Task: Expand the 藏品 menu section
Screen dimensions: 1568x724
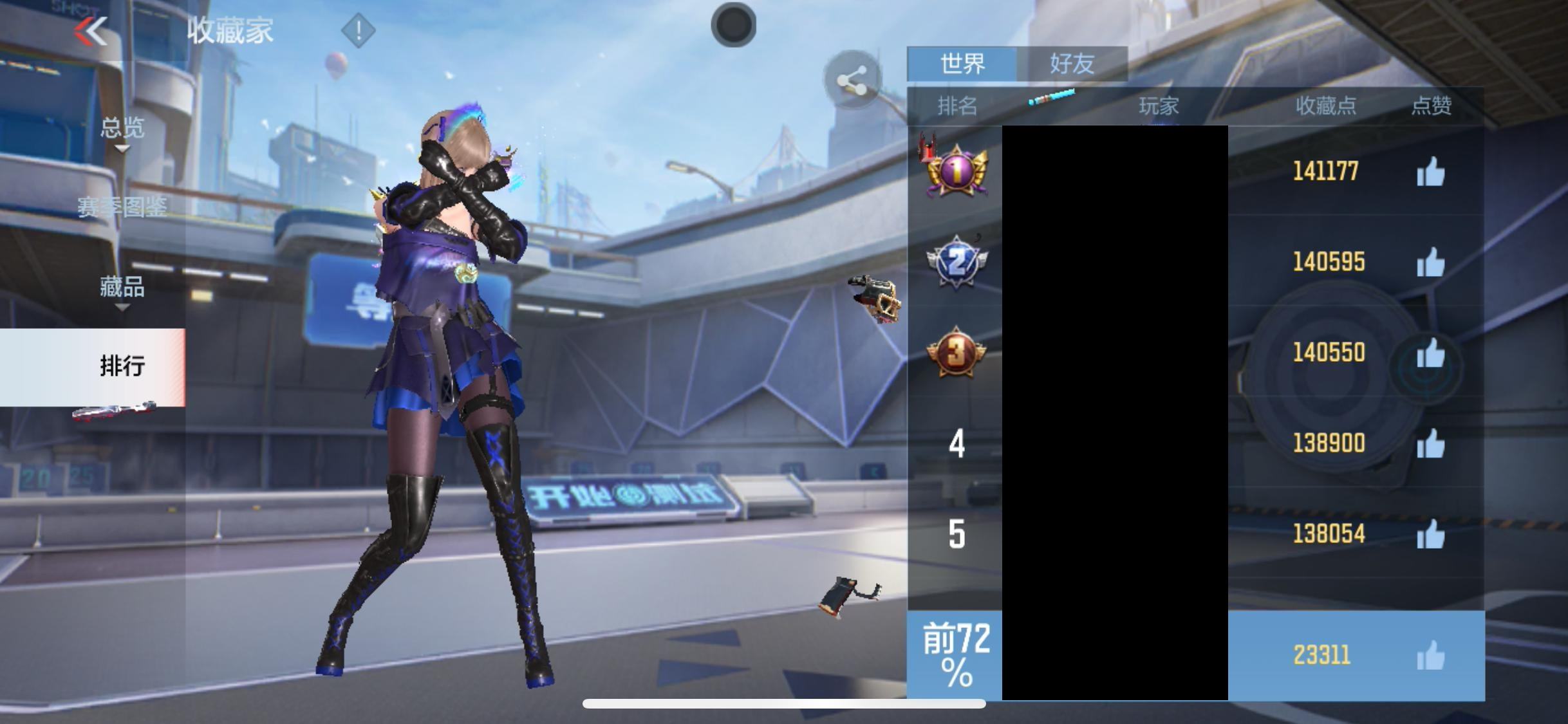Action: 122,287
